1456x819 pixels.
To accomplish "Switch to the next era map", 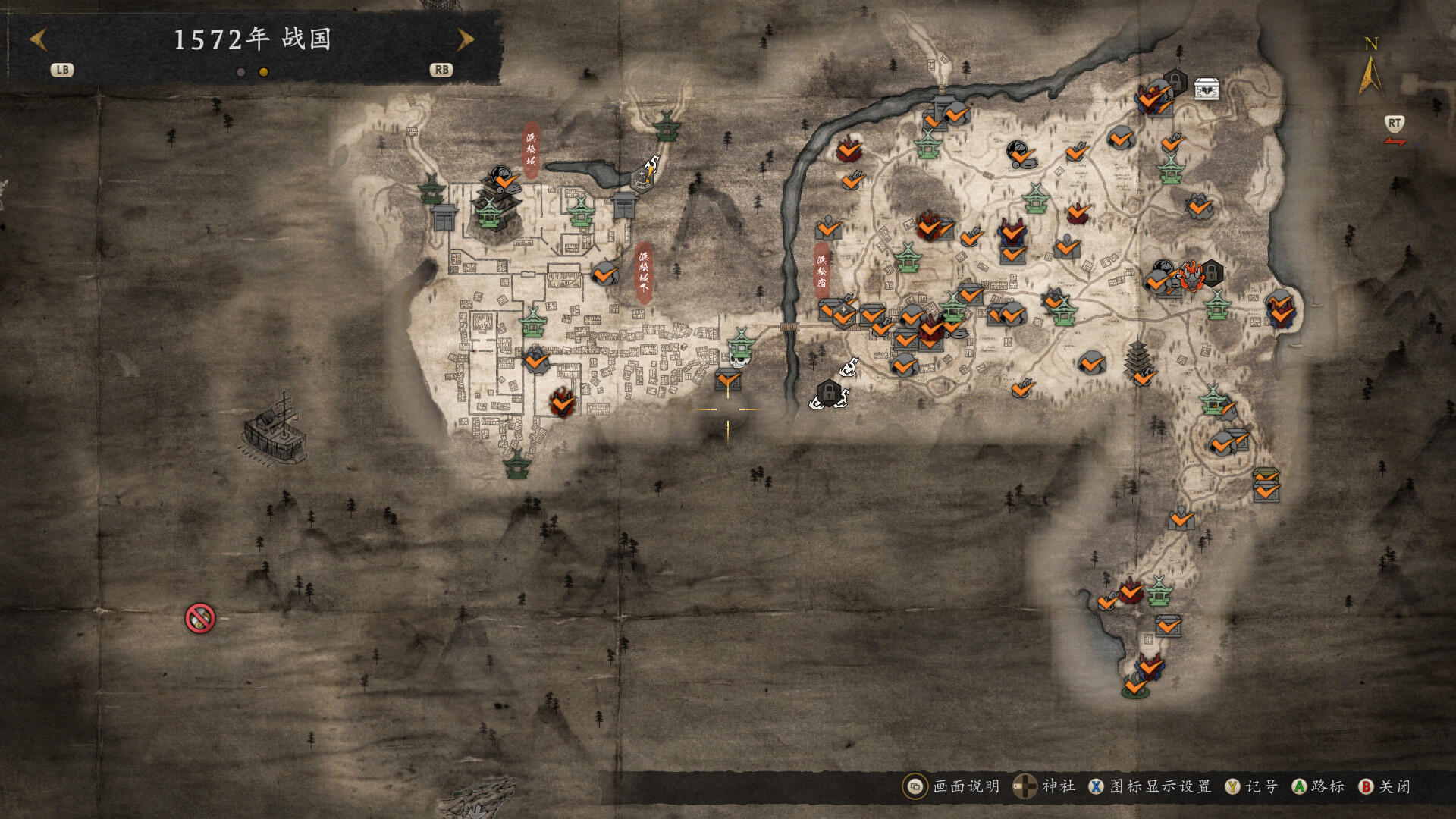I will (x=465, y=39).
